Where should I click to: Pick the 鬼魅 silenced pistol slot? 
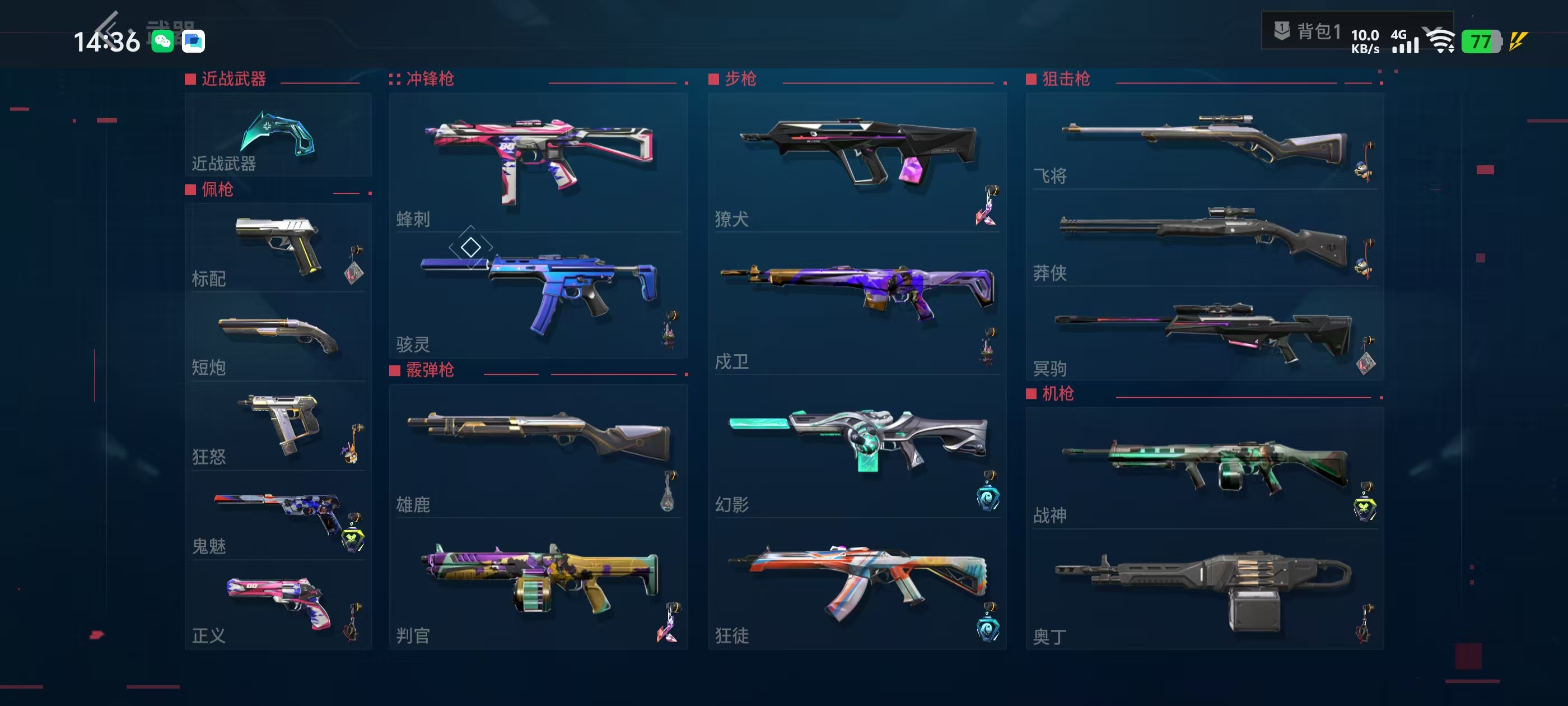click(x=278, y=515)
